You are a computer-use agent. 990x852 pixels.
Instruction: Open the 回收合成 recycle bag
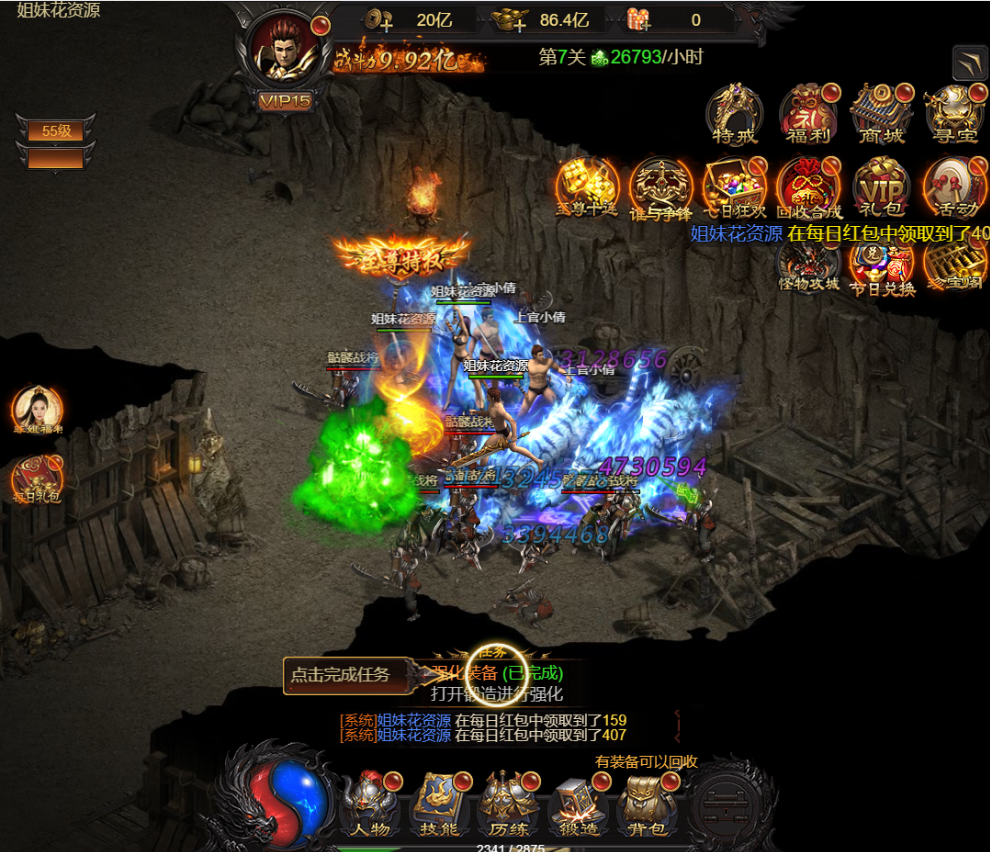pos(808,187)
